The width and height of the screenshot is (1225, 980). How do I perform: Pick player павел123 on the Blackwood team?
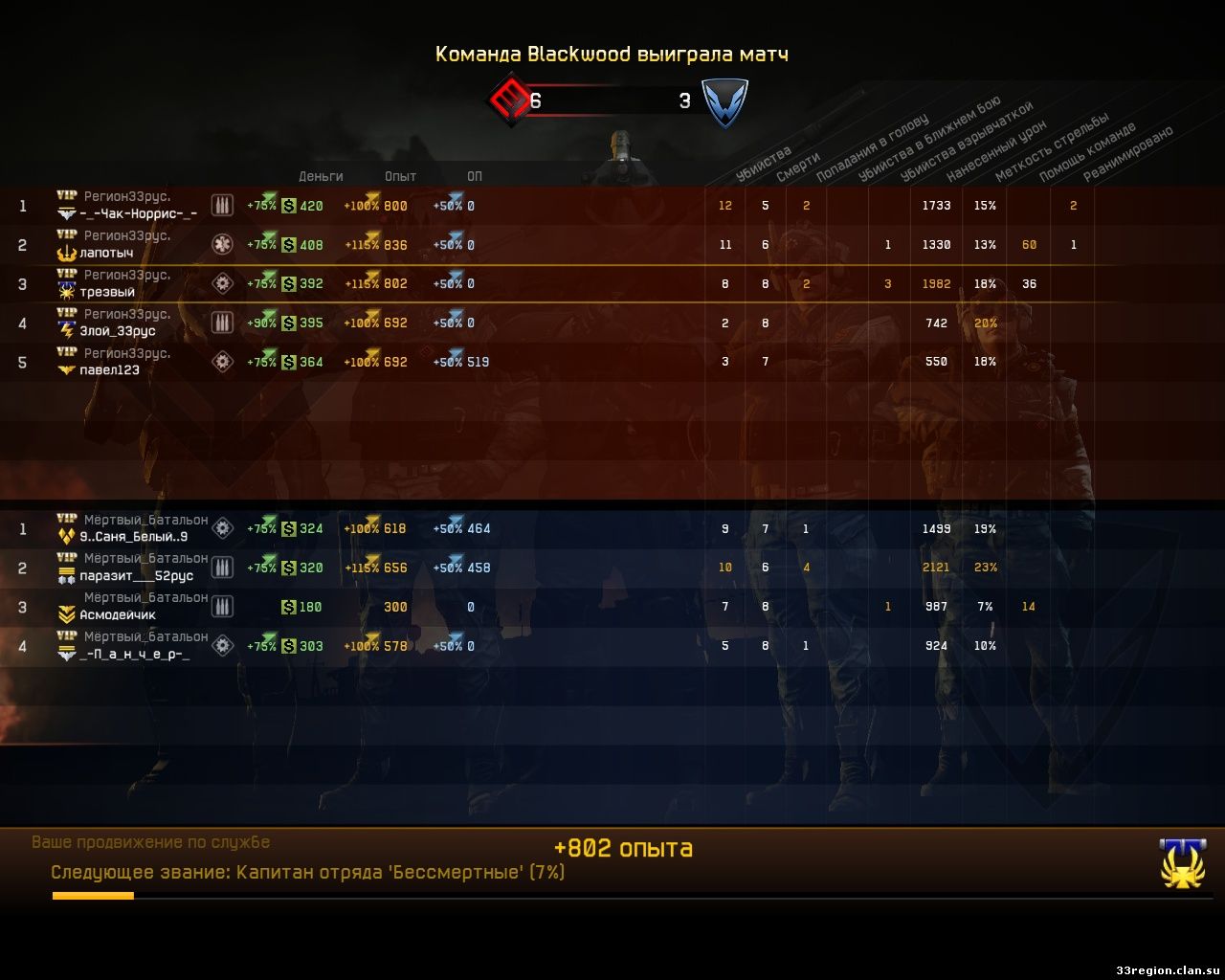(x=109, y=370)
